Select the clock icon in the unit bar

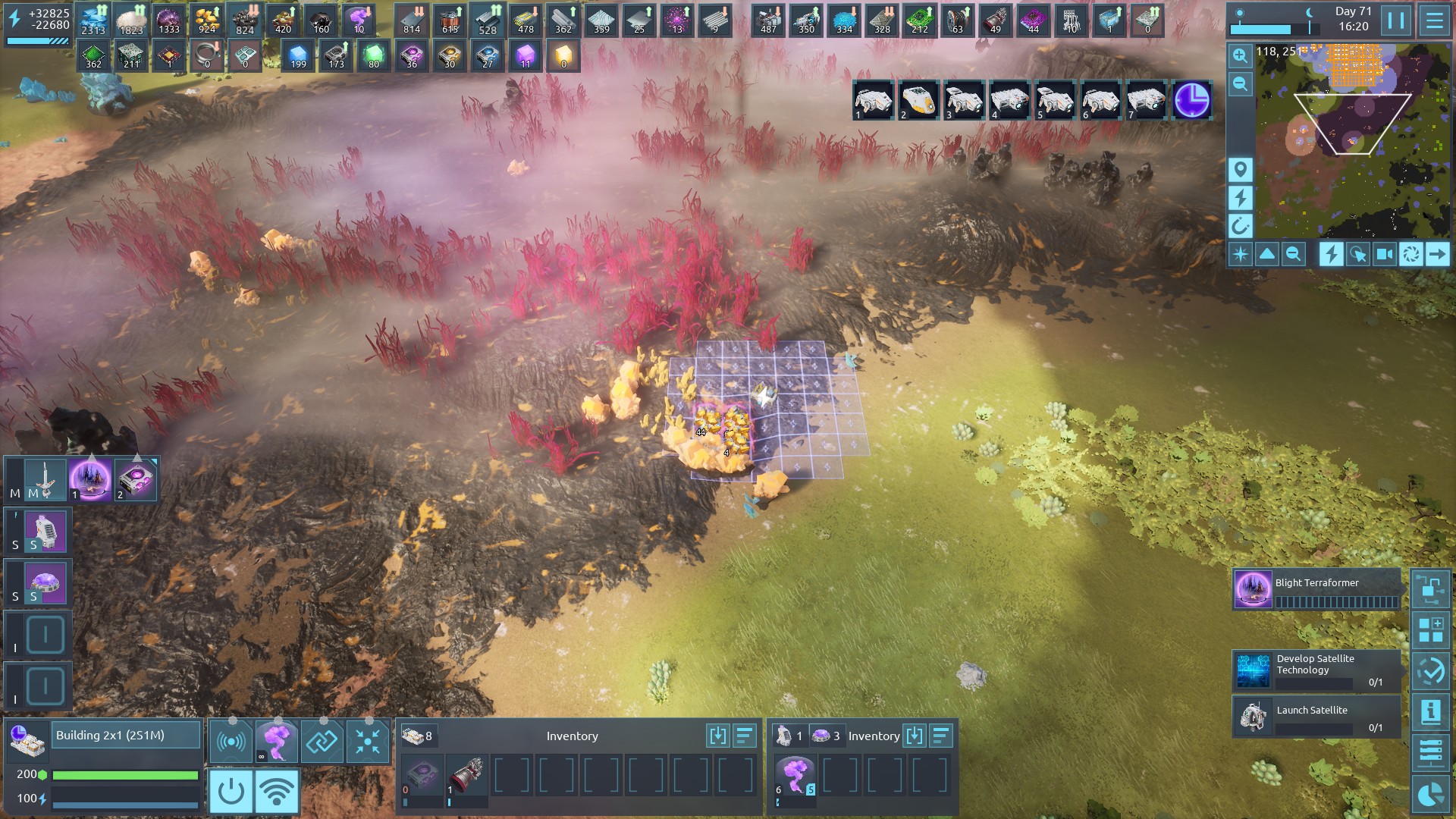pos(1191,100)
